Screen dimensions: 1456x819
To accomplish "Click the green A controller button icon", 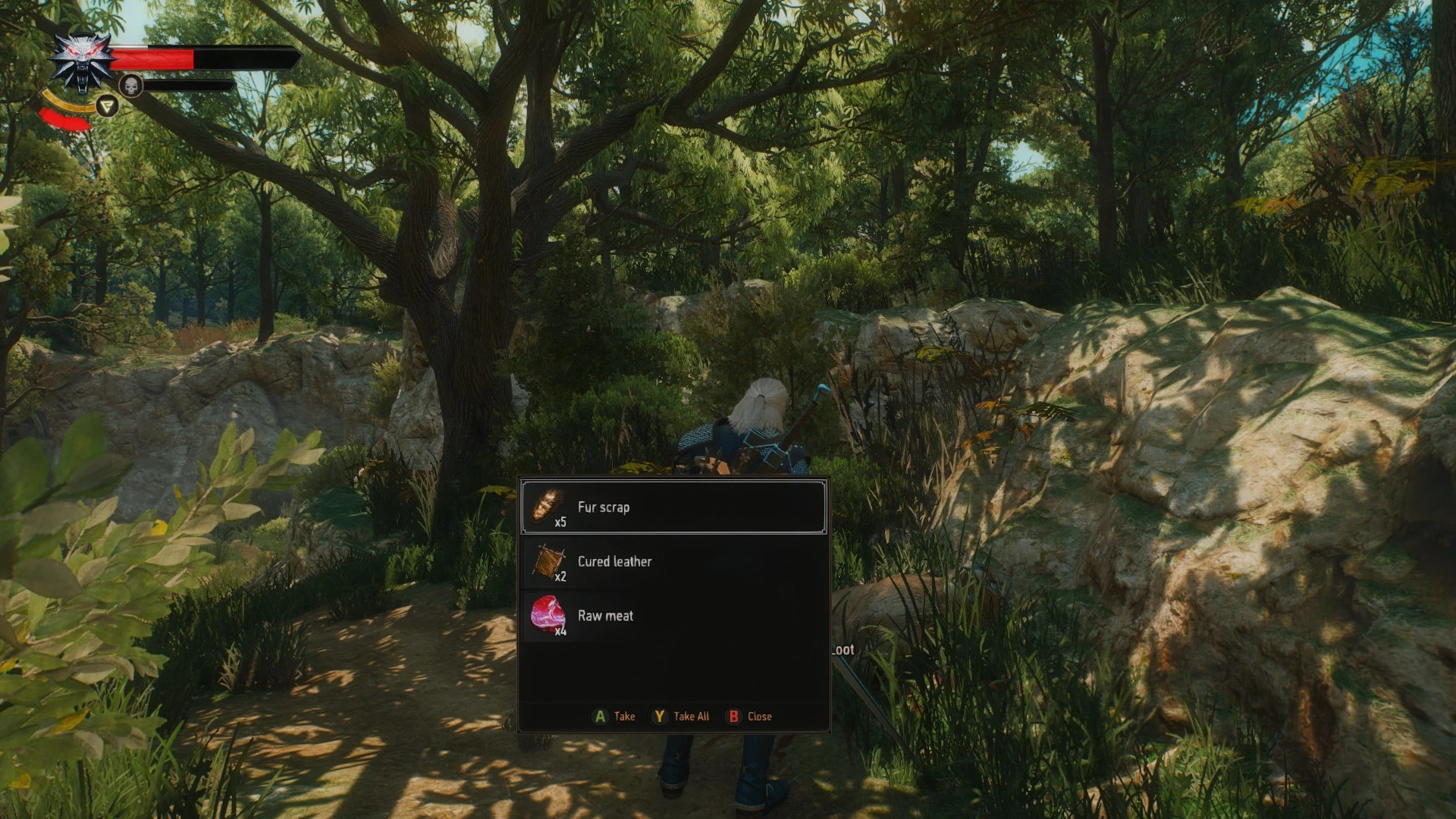I will [x=600, y=715].
